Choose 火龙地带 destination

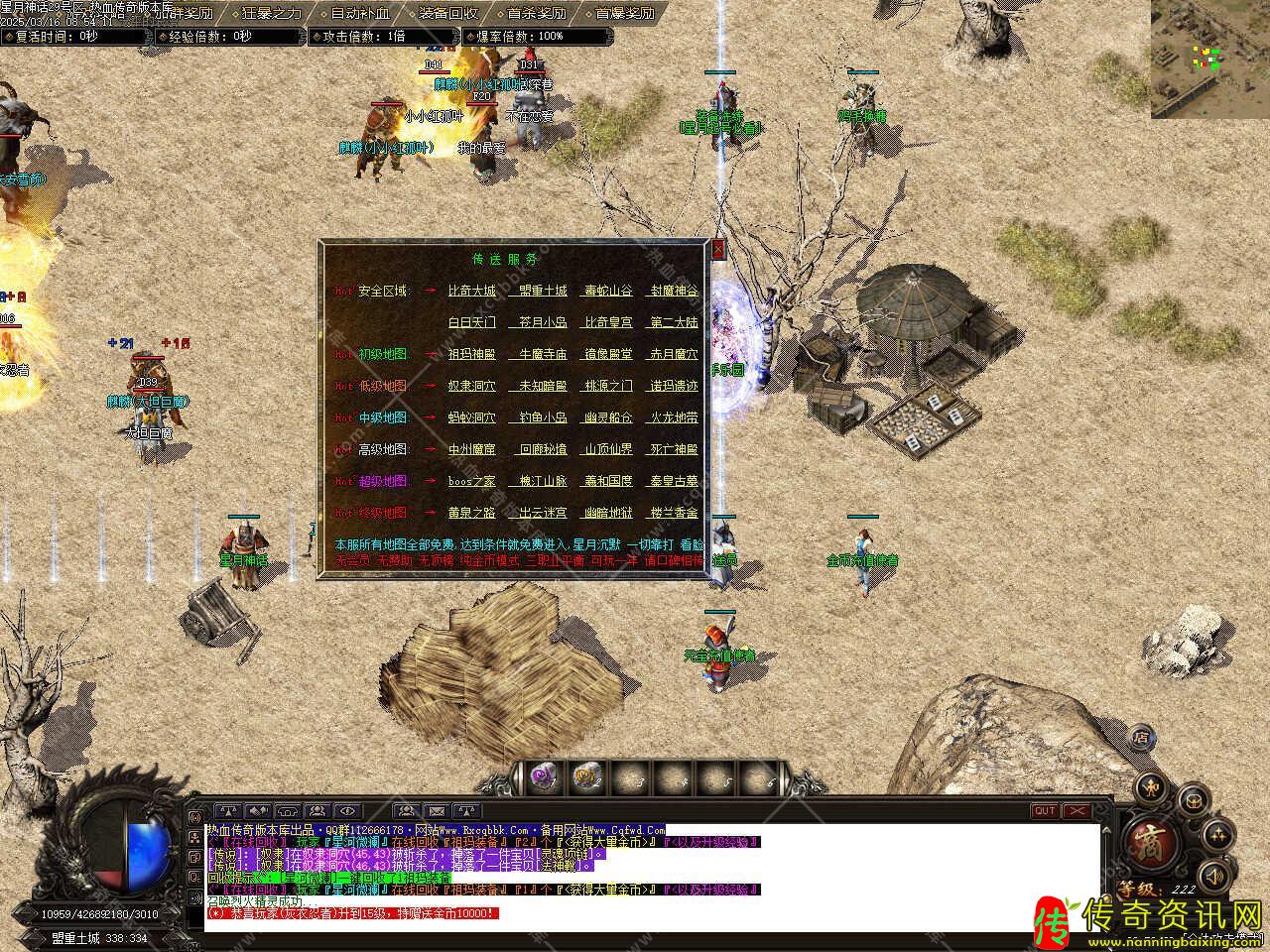pyautogui.click(x=674, y=417)
